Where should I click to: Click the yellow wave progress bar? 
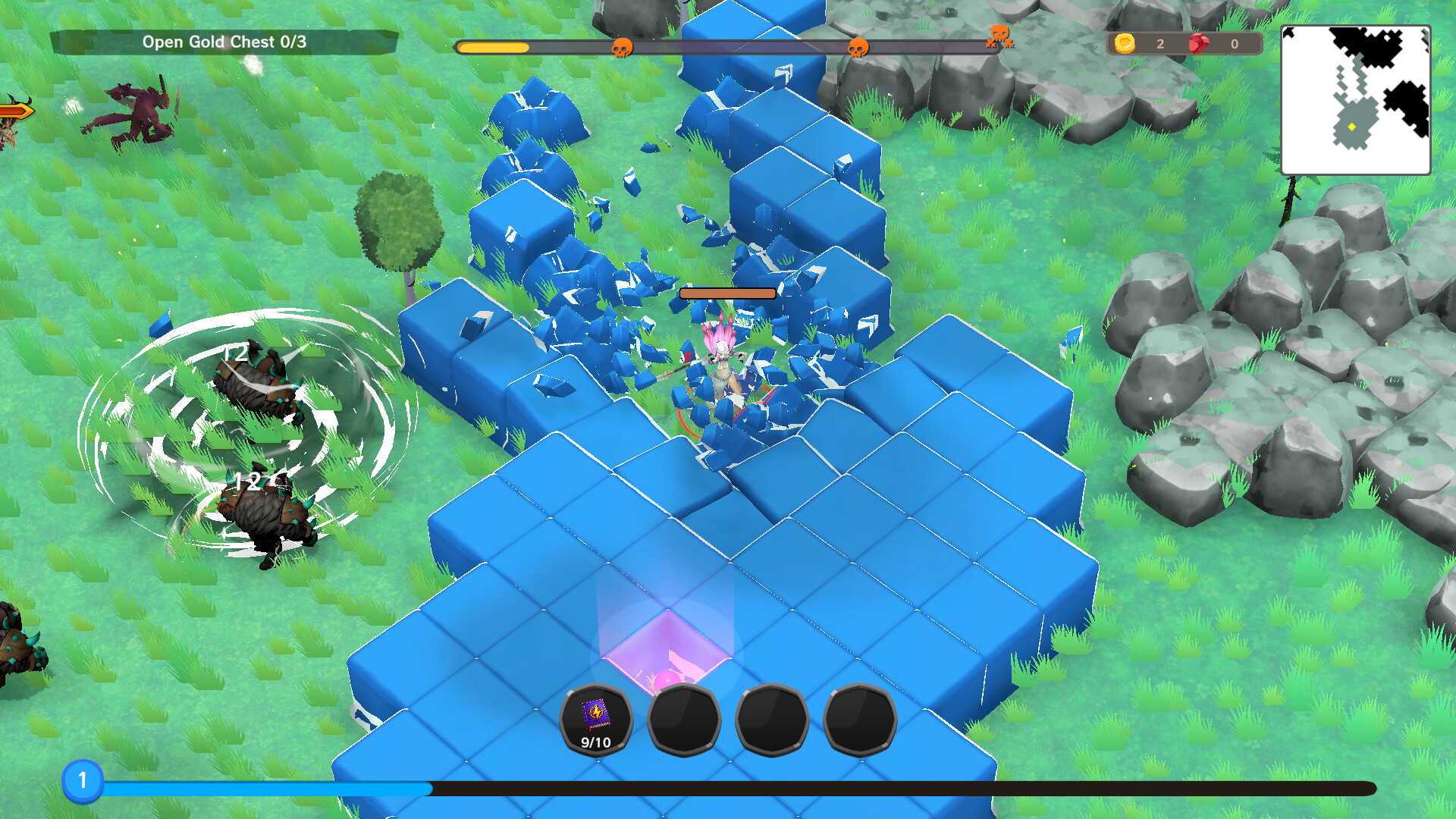click(493, 47)
